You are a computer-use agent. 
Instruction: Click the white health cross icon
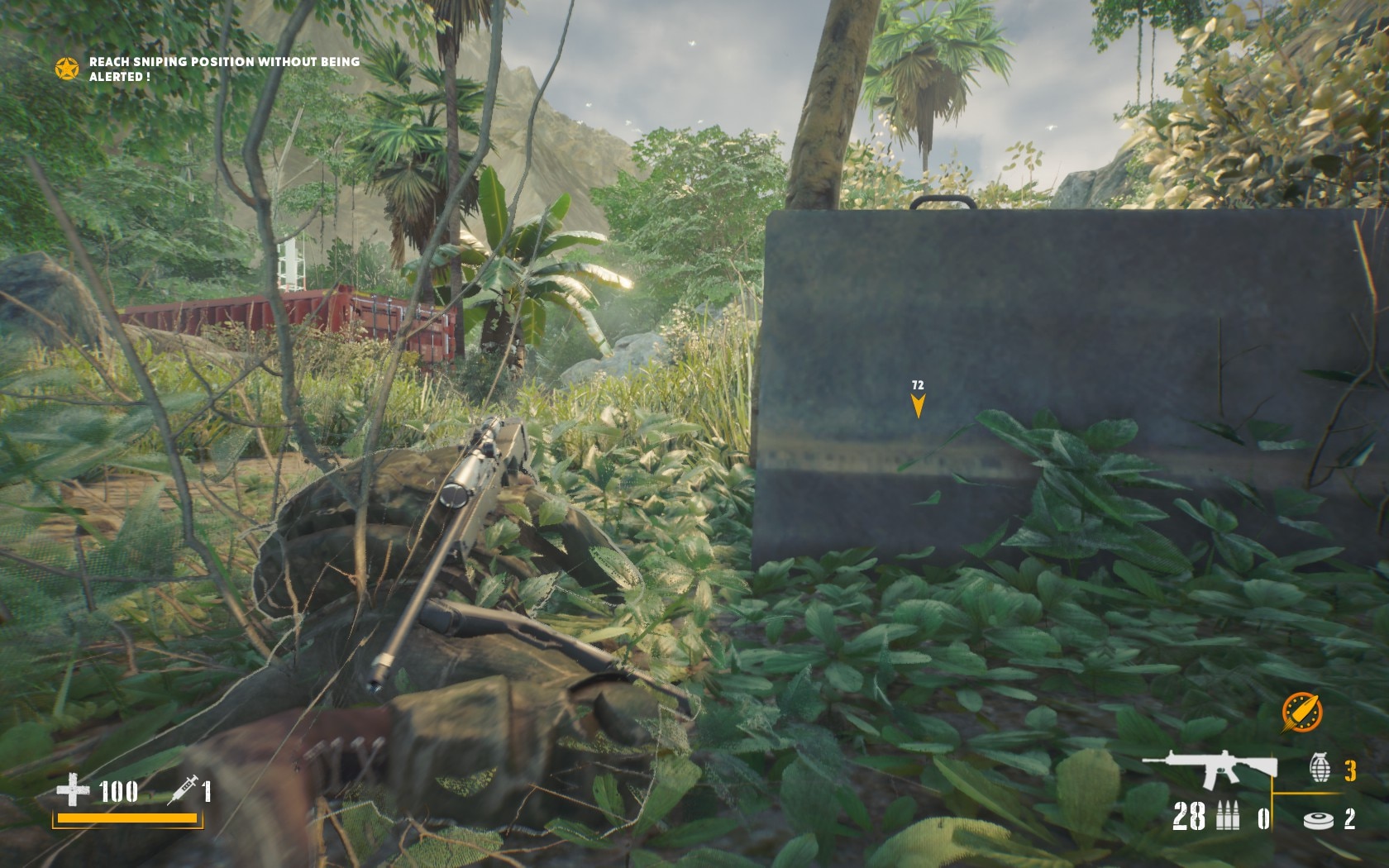coord(73,790)
